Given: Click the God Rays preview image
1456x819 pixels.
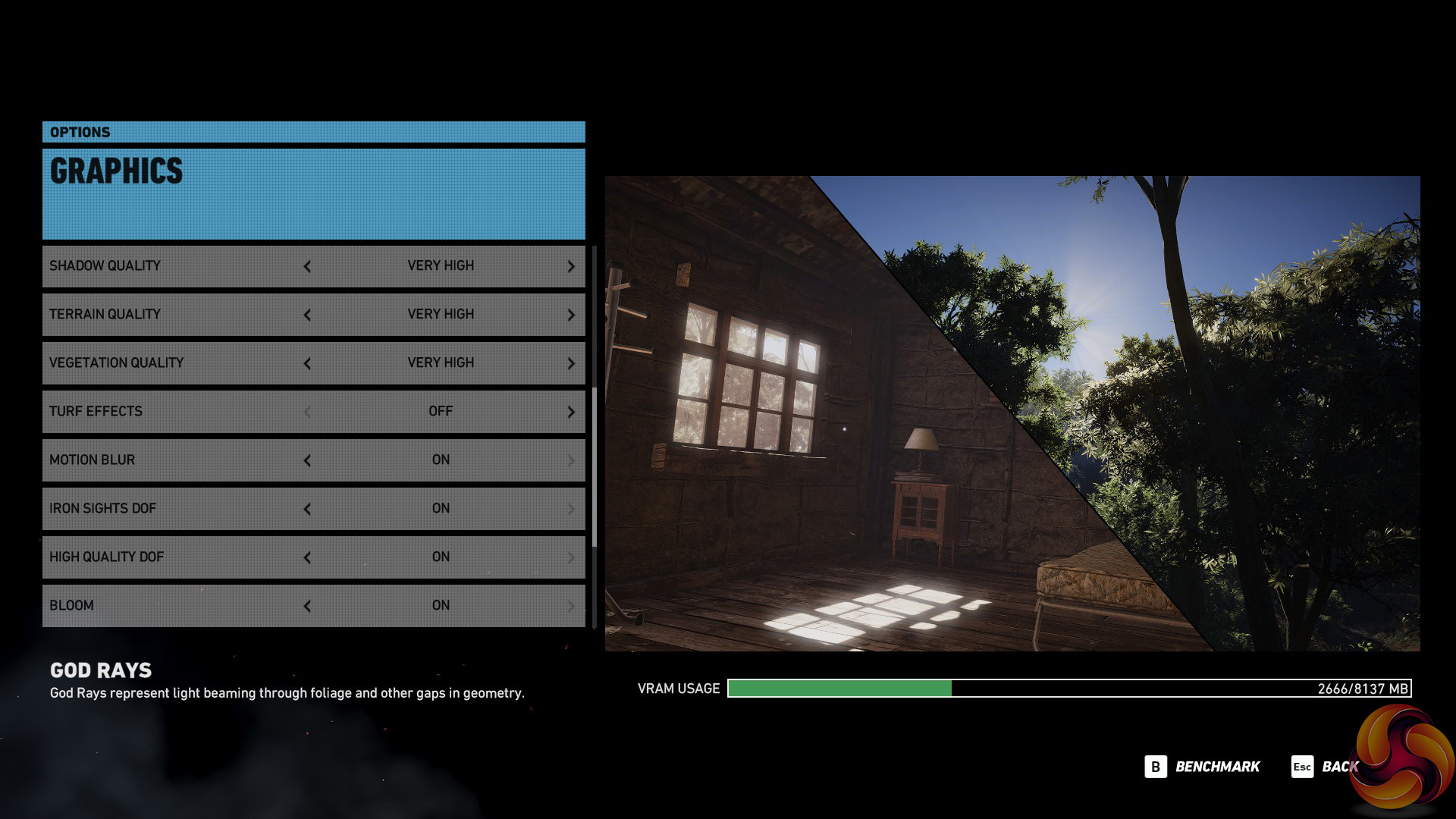Looking at the screenshot, I should click(1012, 413).
